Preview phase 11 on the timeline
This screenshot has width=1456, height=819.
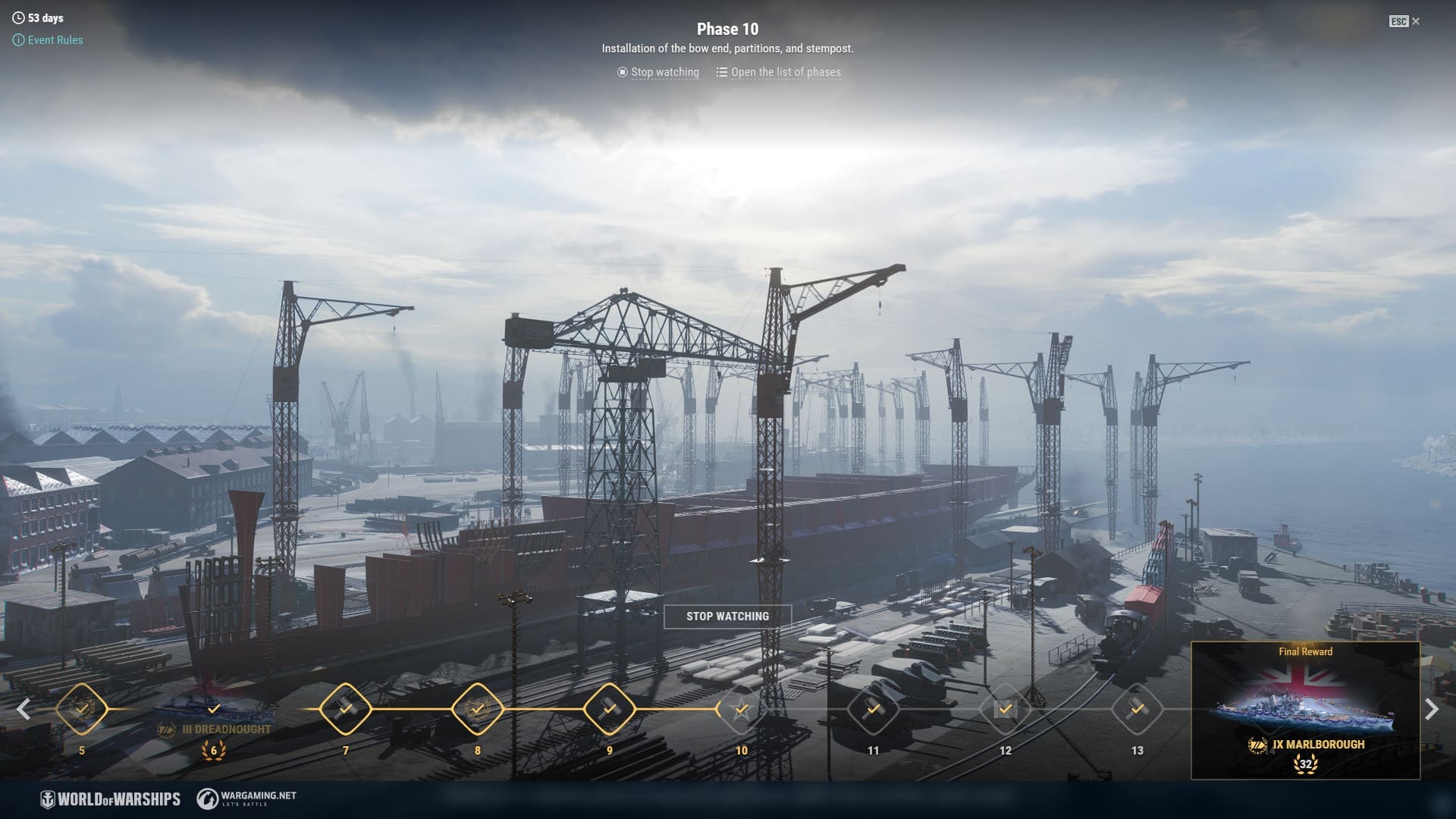coord(873,709)
